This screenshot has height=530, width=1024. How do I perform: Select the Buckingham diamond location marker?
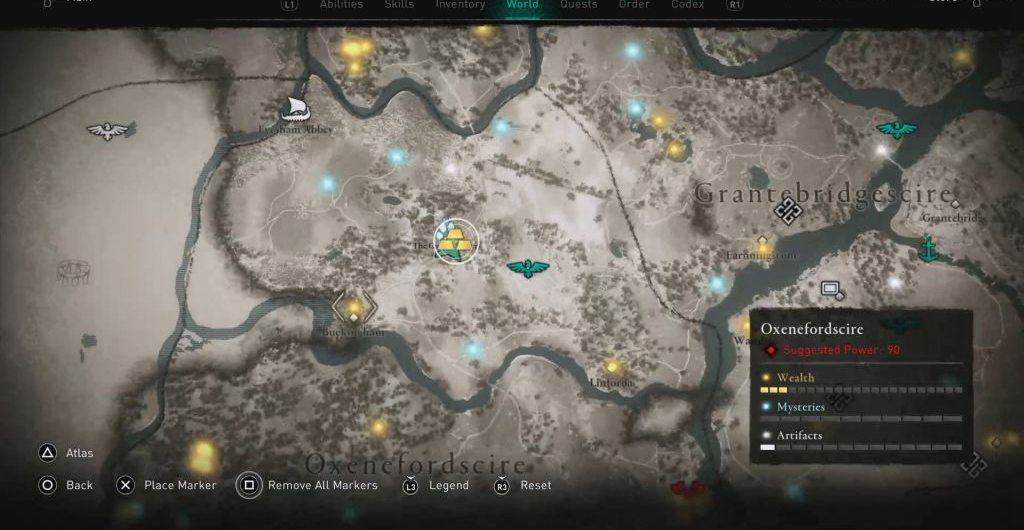pos(353,310)
